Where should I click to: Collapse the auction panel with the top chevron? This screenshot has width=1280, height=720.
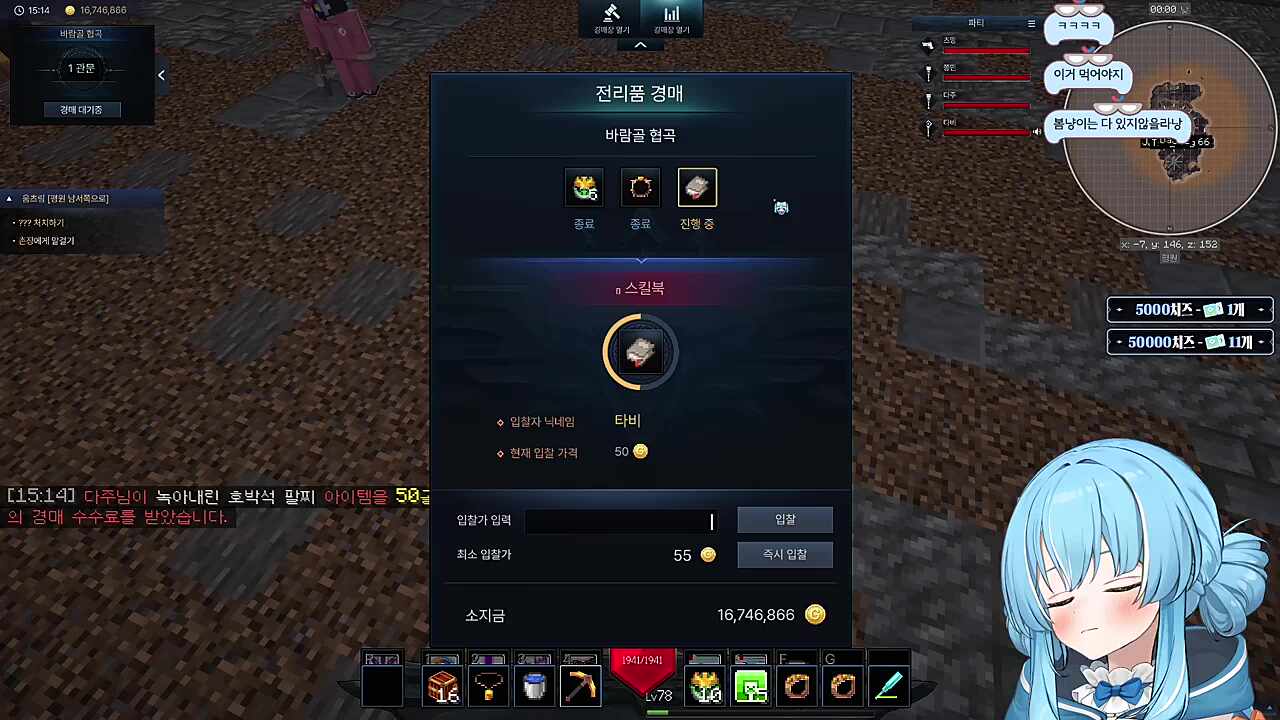(640, 45)
